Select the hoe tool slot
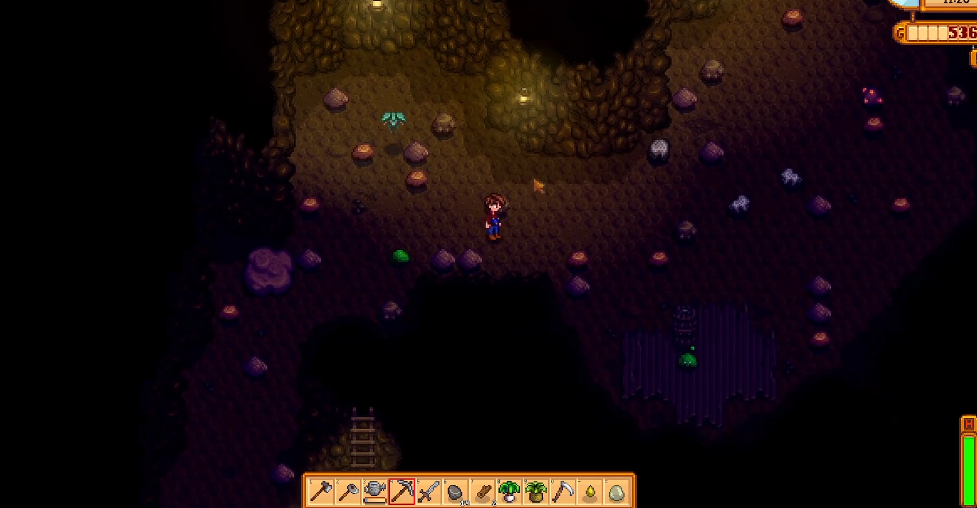Viewport: 977px width, 508px height. coord(348,491)
